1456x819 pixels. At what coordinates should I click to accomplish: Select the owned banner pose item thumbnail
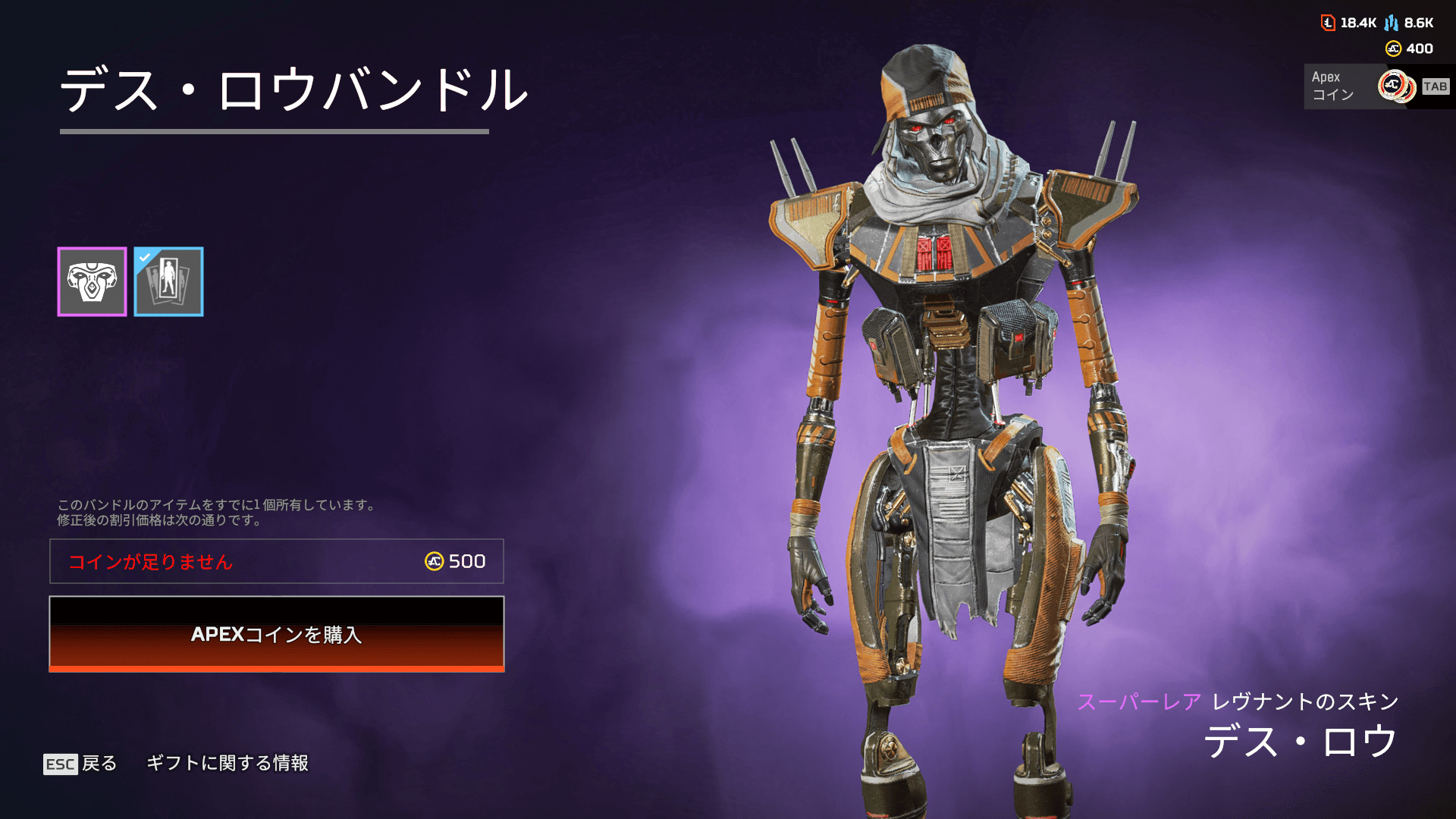[168, 281]
